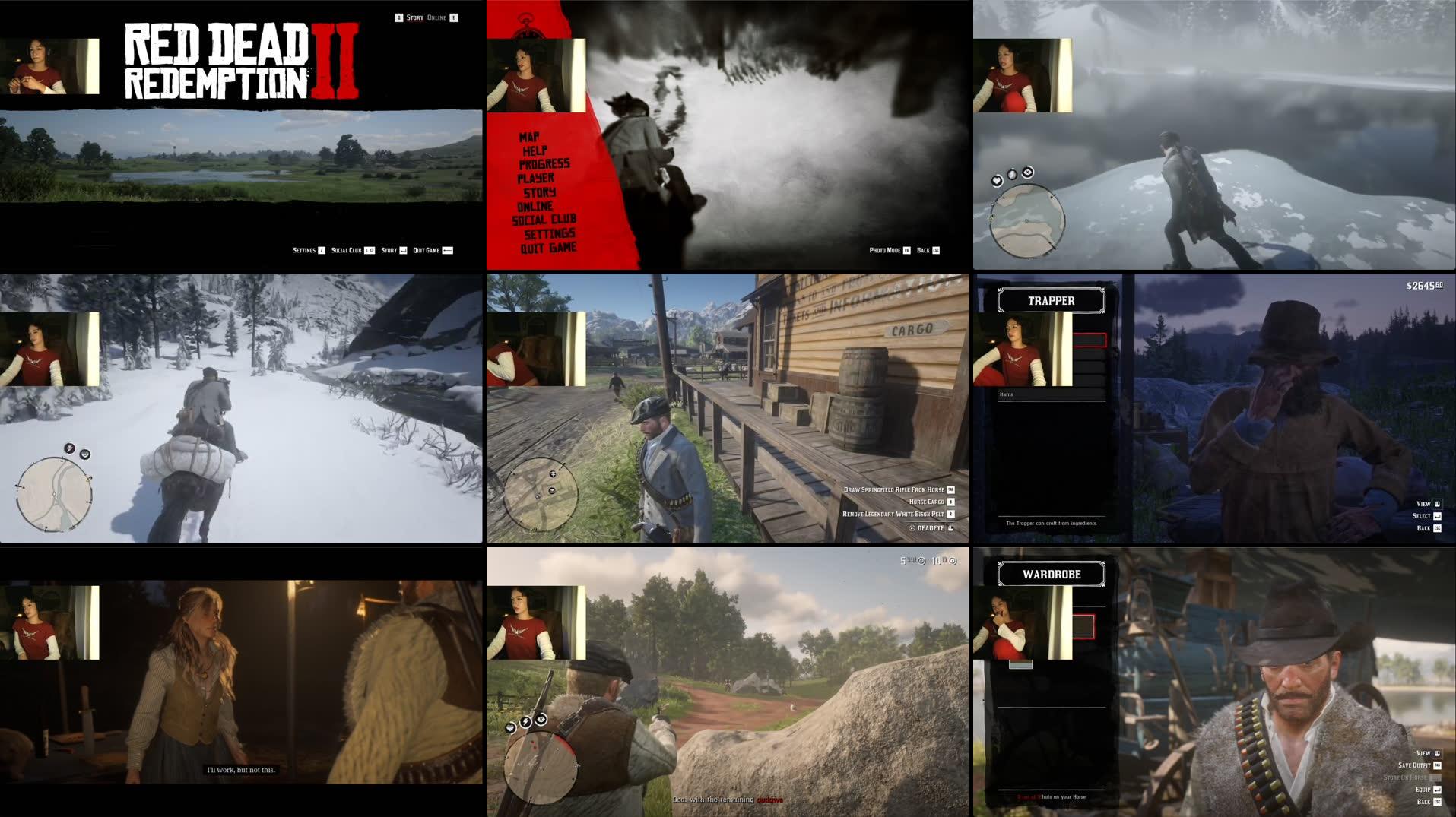Screen dimensions: 1456x817
Task: Click the Tab key icon next to Save Outfit
Action: click(1437, 765)
